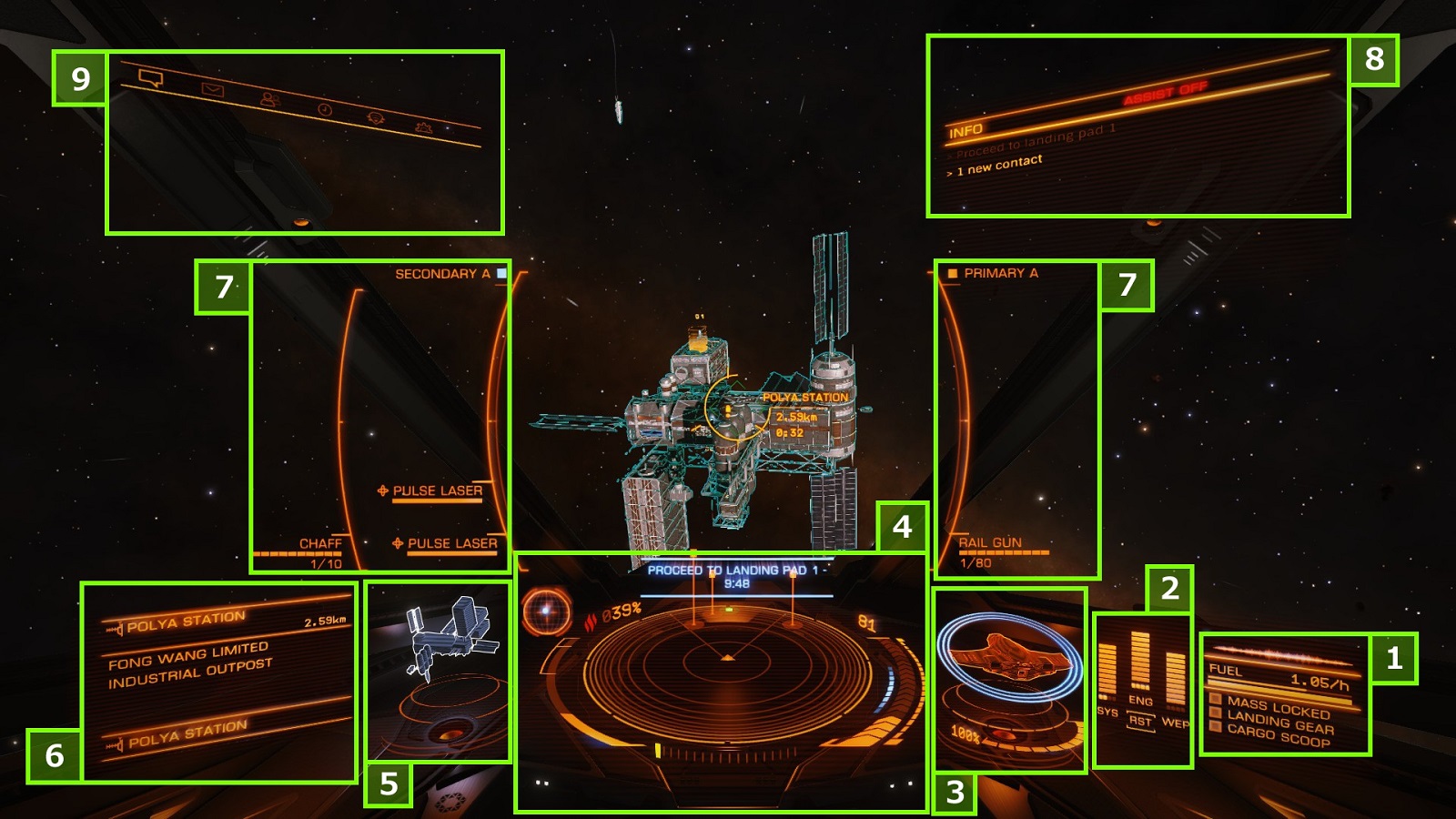Reset power pips with RST
Screen dimensions: 1456x819
click(1140, 722)
